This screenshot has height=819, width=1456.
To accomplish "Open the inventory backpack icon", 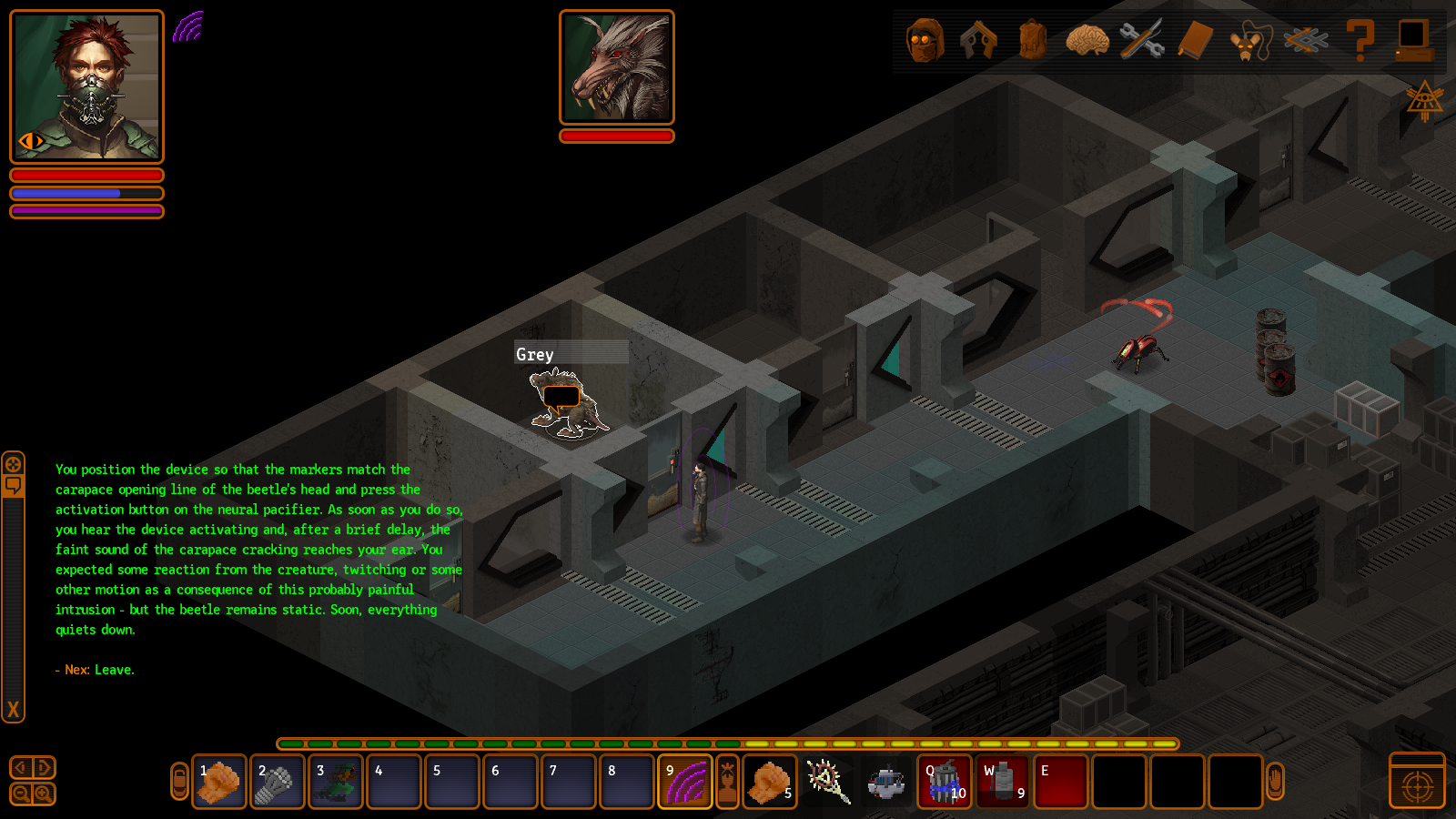I will 1033,41.
